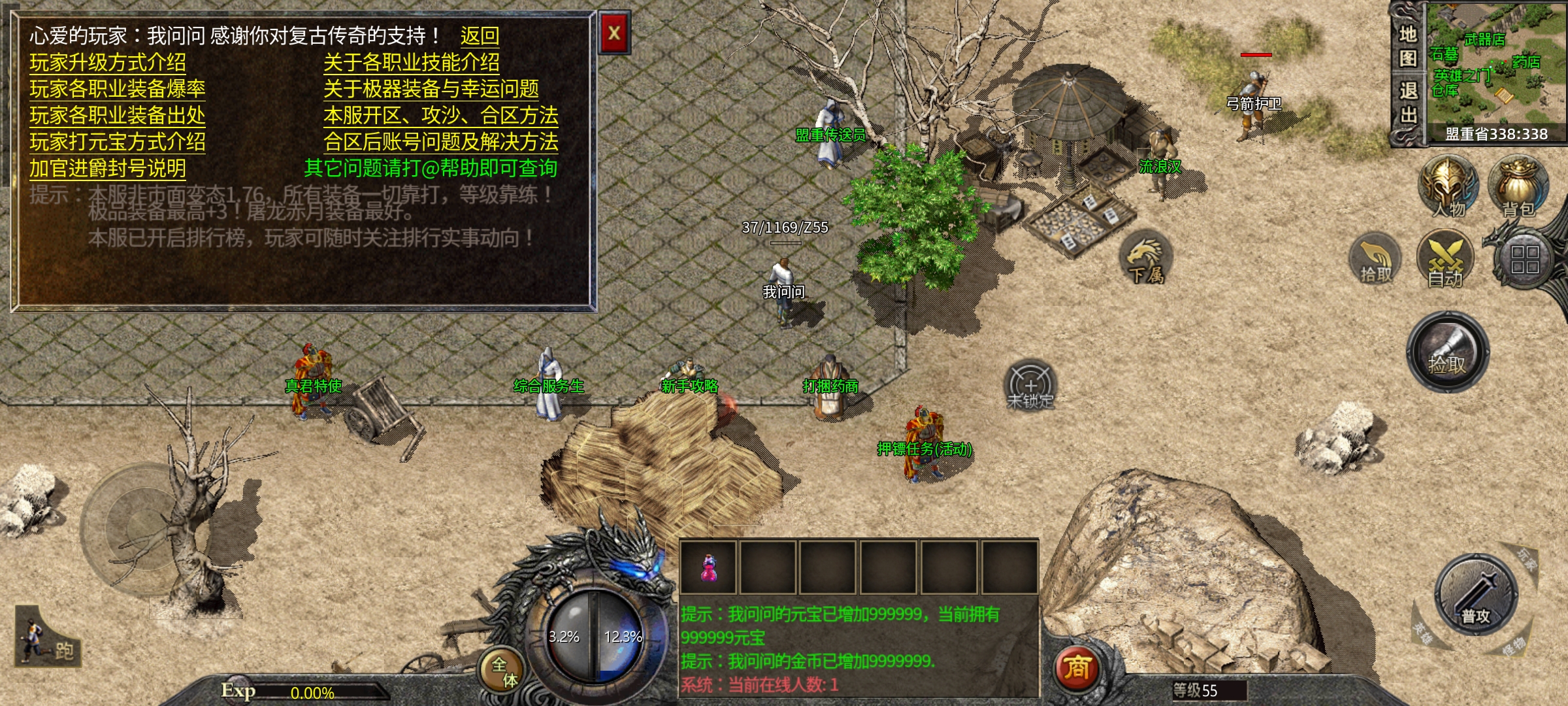Open 关于各职业技能介绍 help topic
The height and width of the screenshot is (706, 1568).
412,63
